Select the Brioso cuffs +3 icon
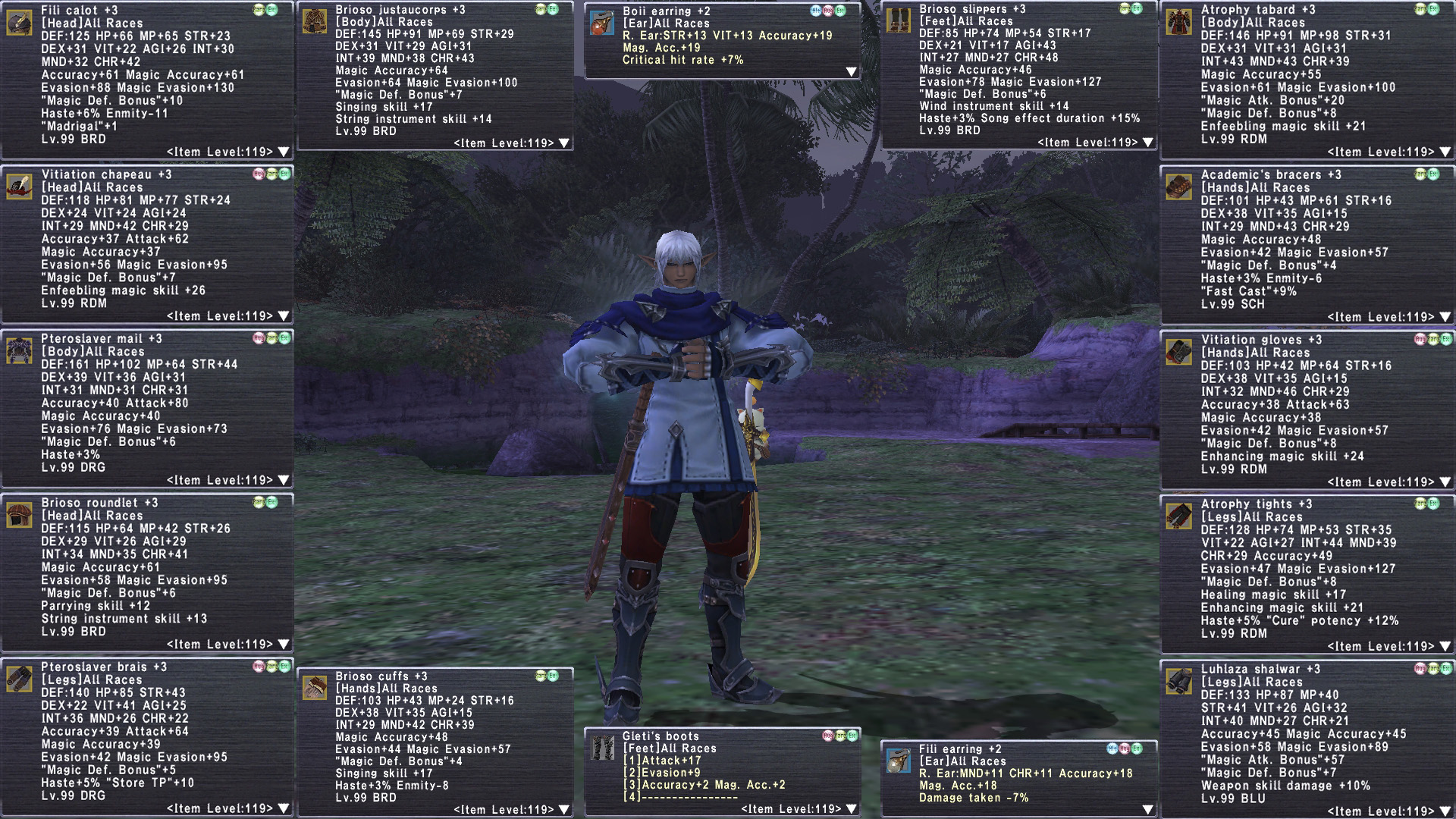Viewport: 1456px width, 819px height. [x=314, y=689]
